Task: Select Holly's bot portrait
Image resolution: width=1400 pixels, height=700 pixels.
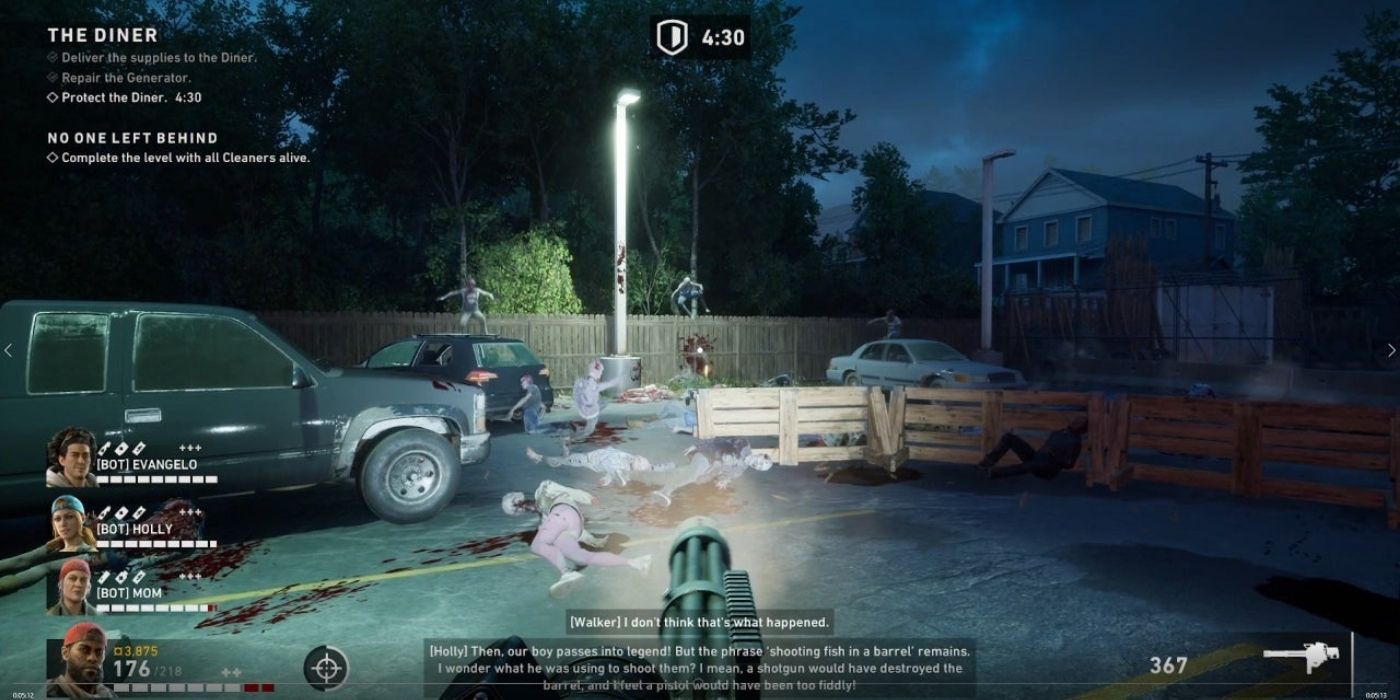Action: pos(72,523)
